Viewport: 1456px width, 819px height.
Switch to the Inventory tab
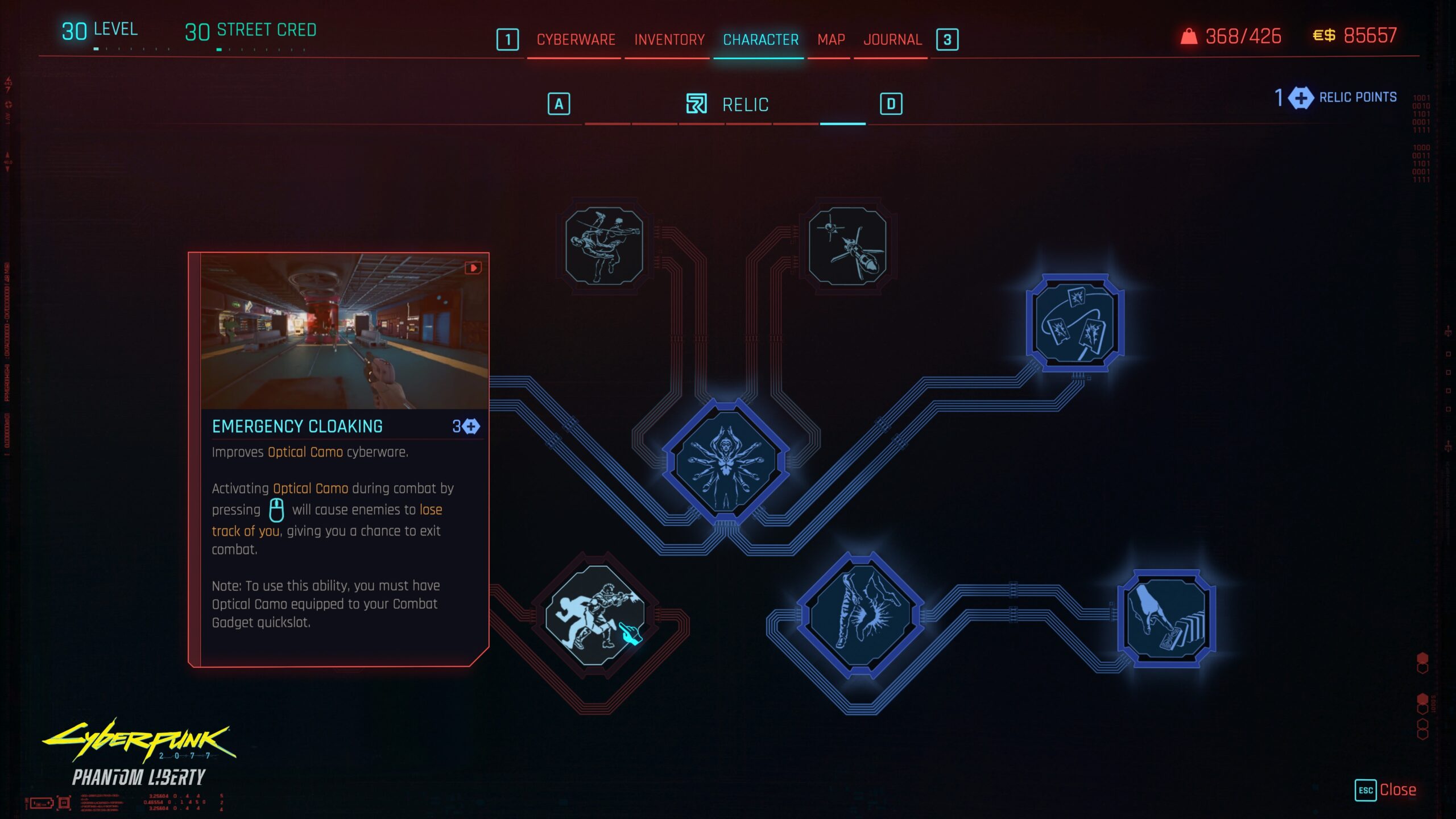pyautogui.click(x=669, y=40)
